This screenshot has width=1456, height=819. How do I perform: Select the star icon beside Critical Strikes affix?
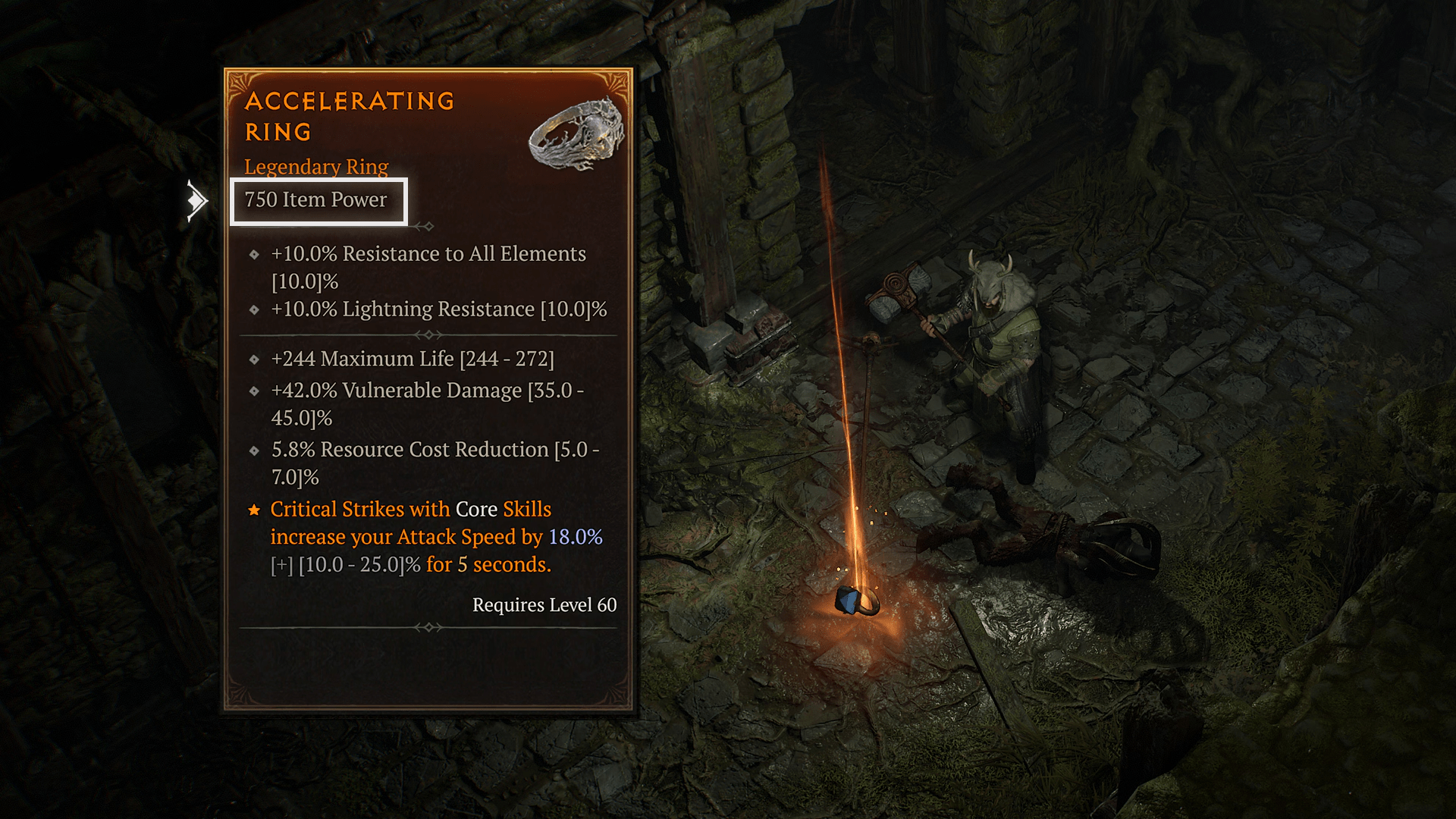tap(254, 509)
